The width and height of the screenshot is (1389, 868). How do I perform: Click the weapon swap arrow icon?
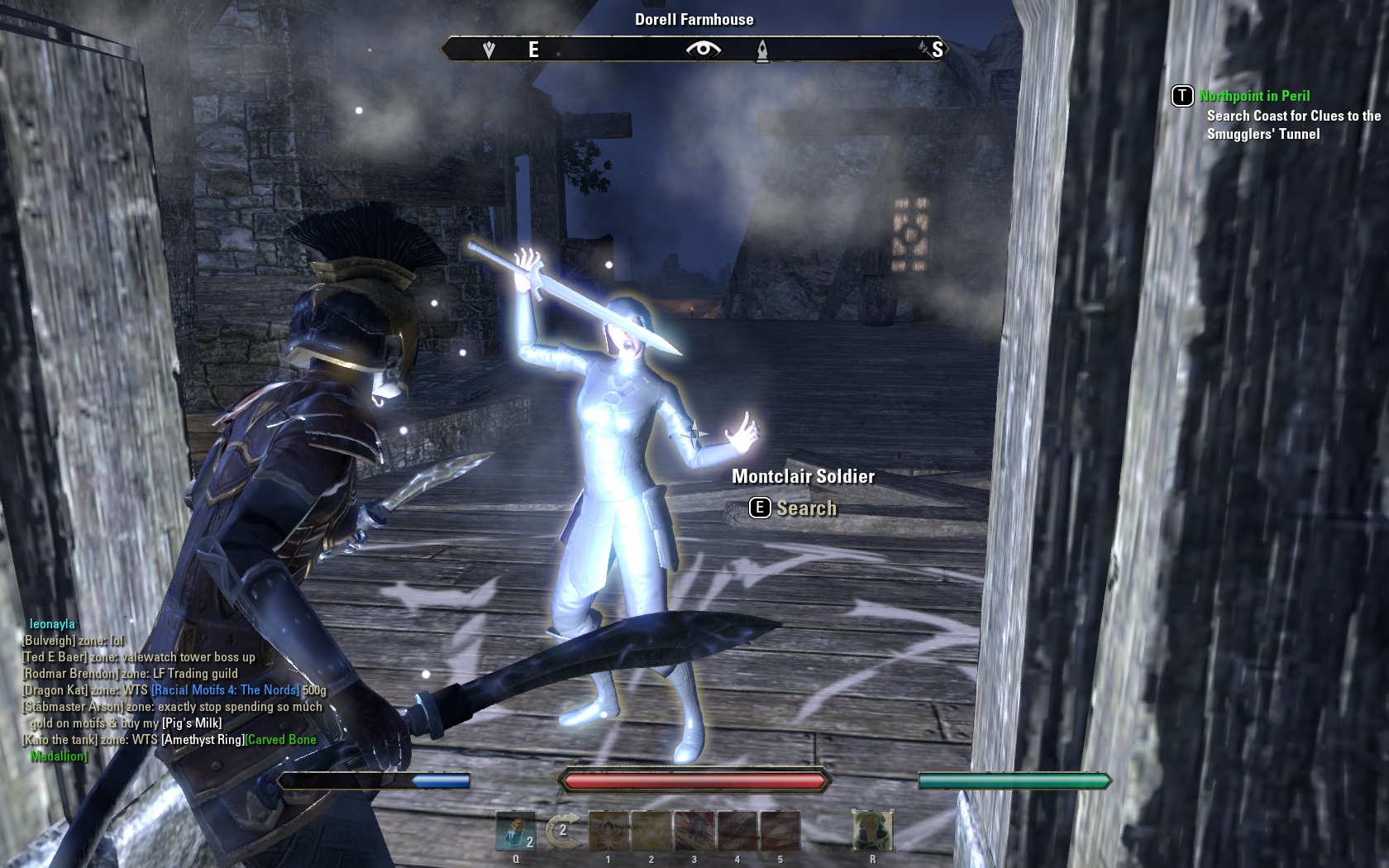562,831
